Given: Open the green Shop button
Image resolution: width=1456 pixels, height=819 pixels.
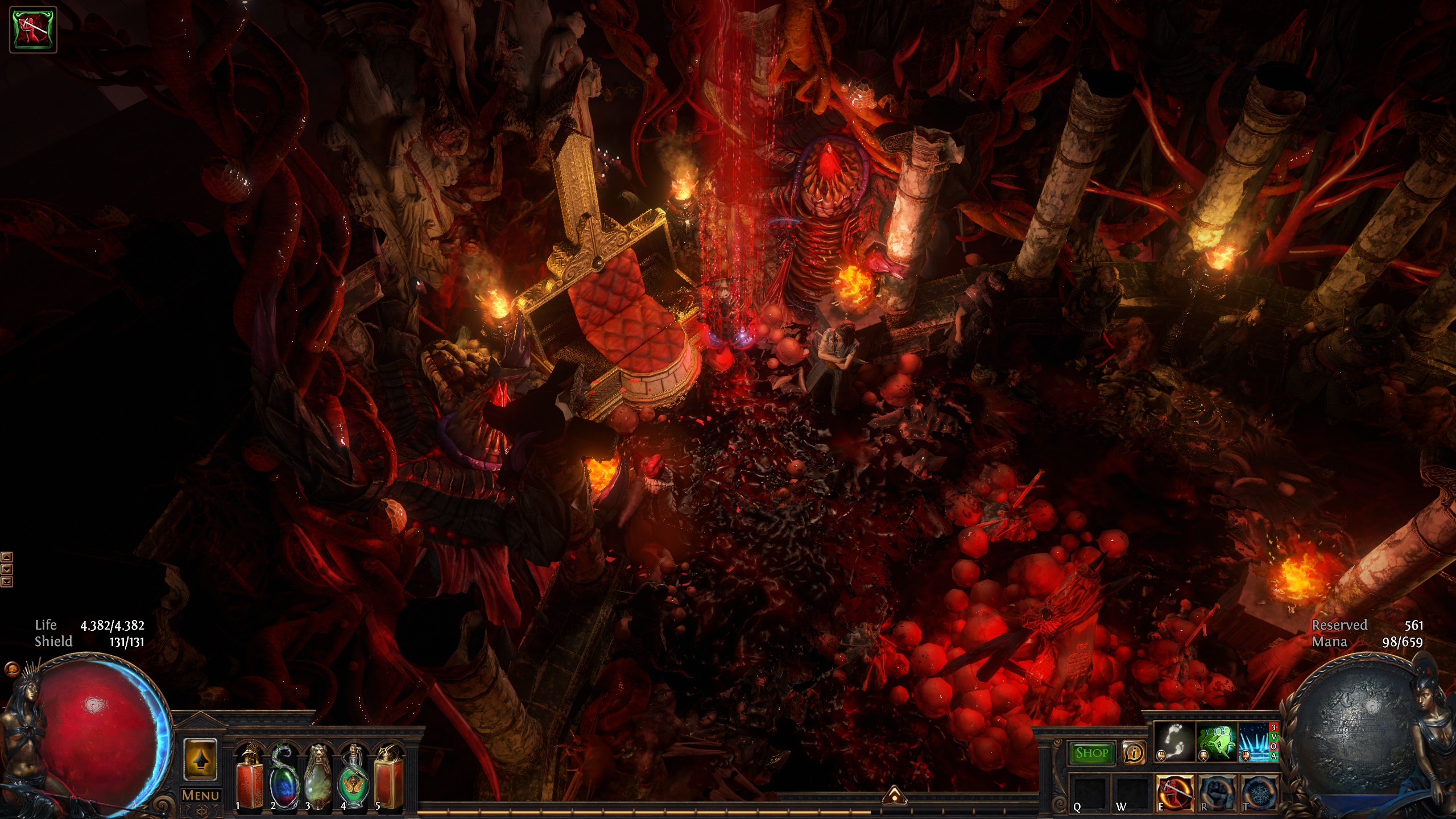Looking at the screenshot, I should click(x=1091, y=753).
